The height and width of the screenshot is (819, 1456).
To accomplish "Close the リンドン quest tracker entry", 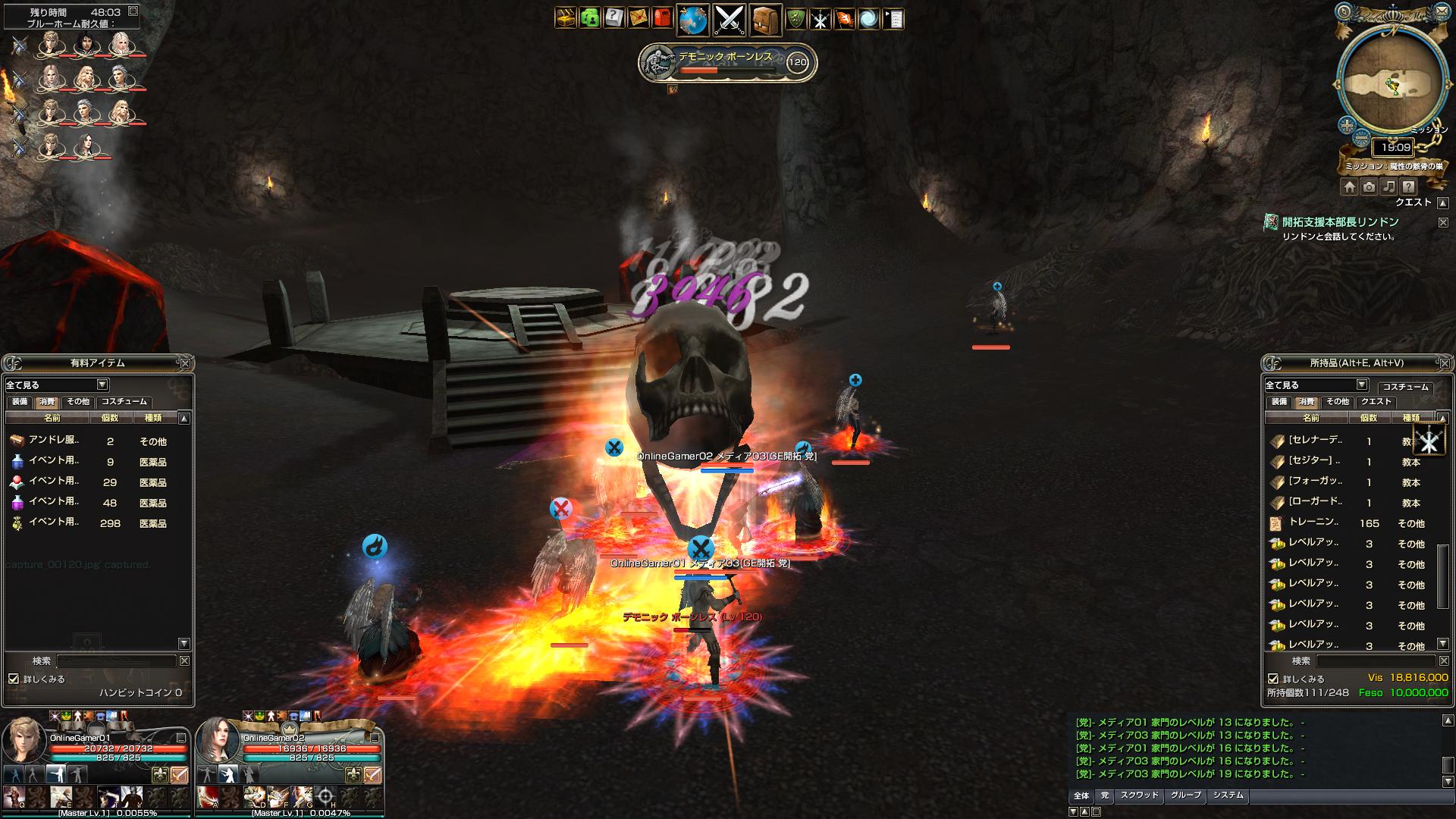I will click(x=1443, y=222).
